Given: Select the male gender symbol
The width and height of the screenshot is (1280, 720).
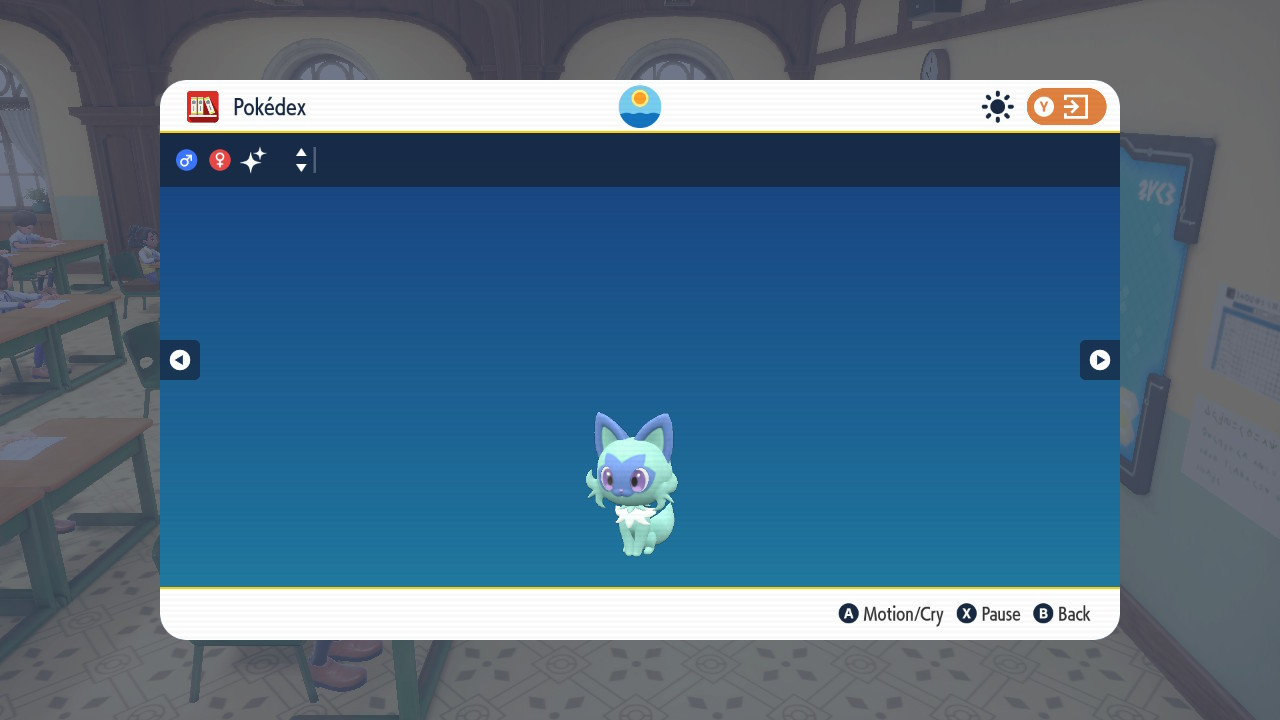Looking at the screenshot, I should click(x=187, y=160).
